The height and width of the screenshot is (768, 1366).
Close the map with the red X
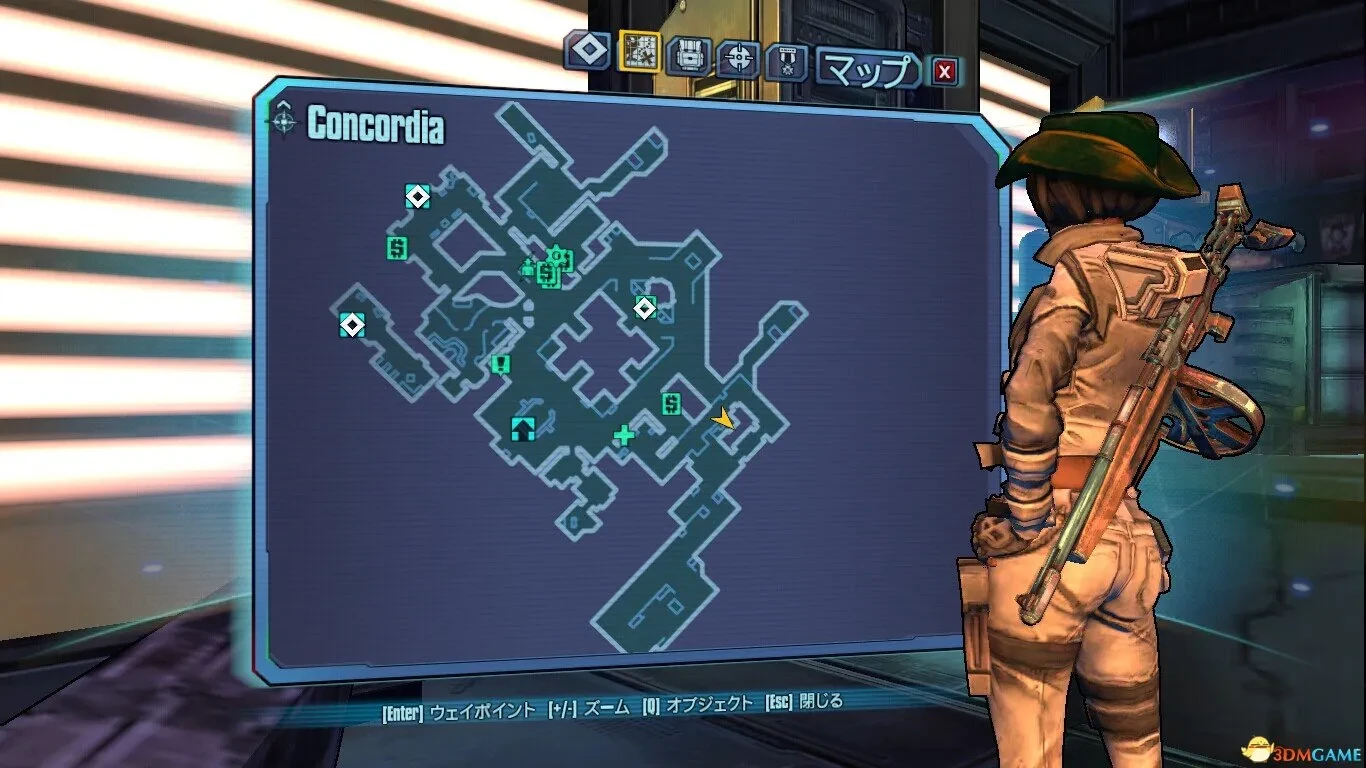coord(945,71)
